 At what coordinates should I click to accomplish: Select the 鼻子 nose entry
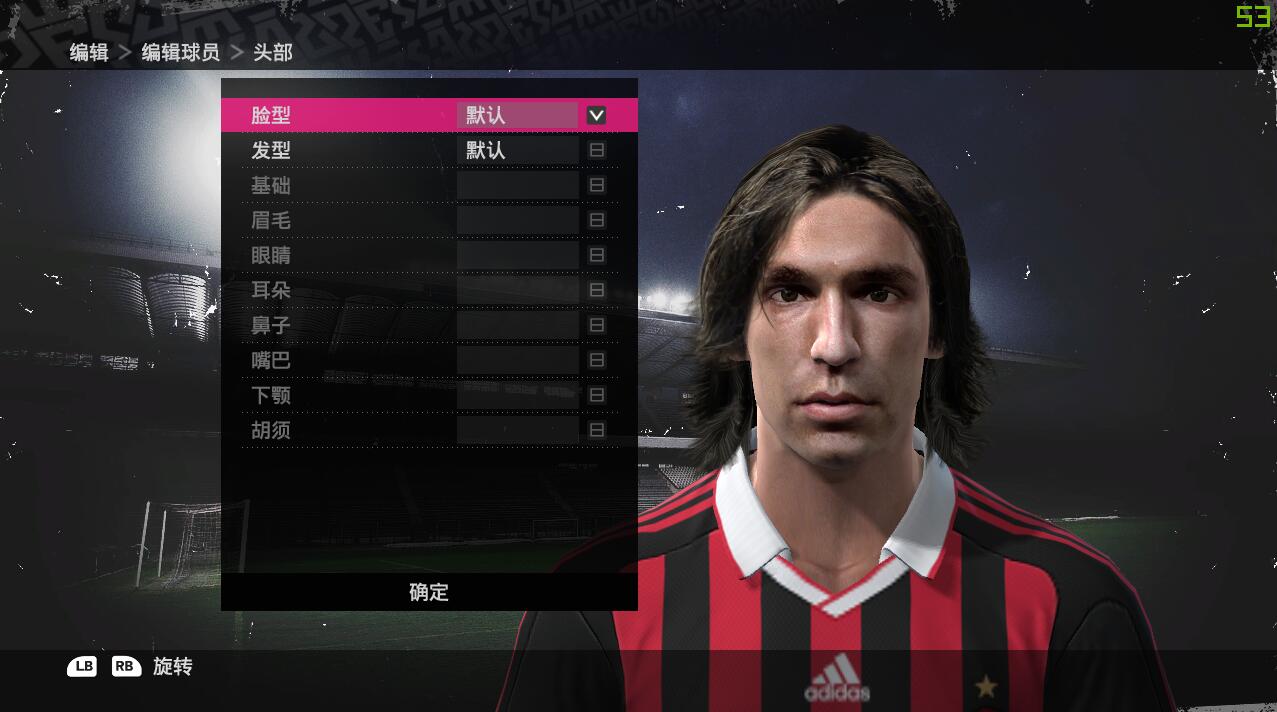pyautogui.click(x=271, y=325)
